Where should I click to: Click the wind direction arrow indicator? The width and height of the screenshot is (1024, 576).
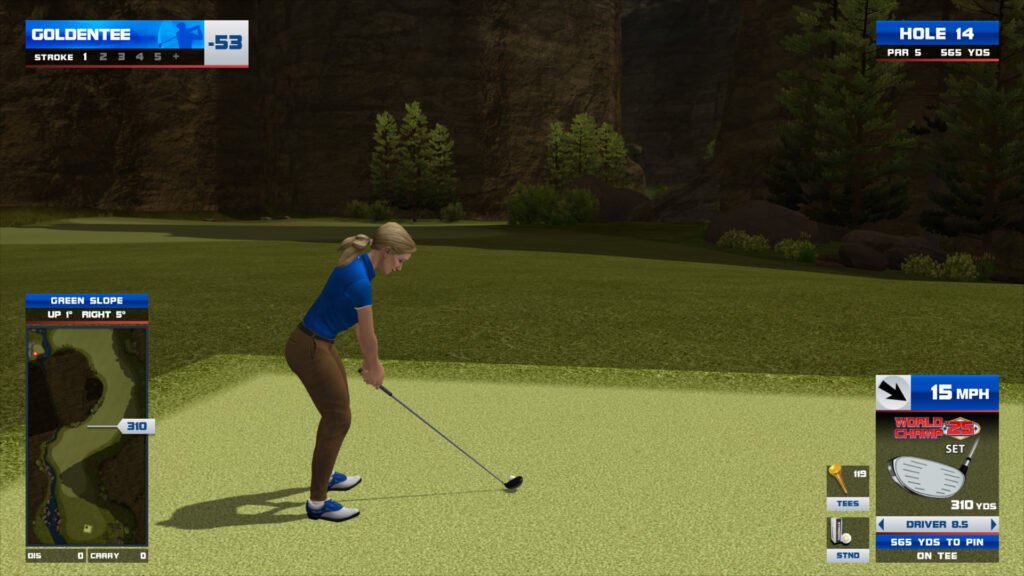893,393
